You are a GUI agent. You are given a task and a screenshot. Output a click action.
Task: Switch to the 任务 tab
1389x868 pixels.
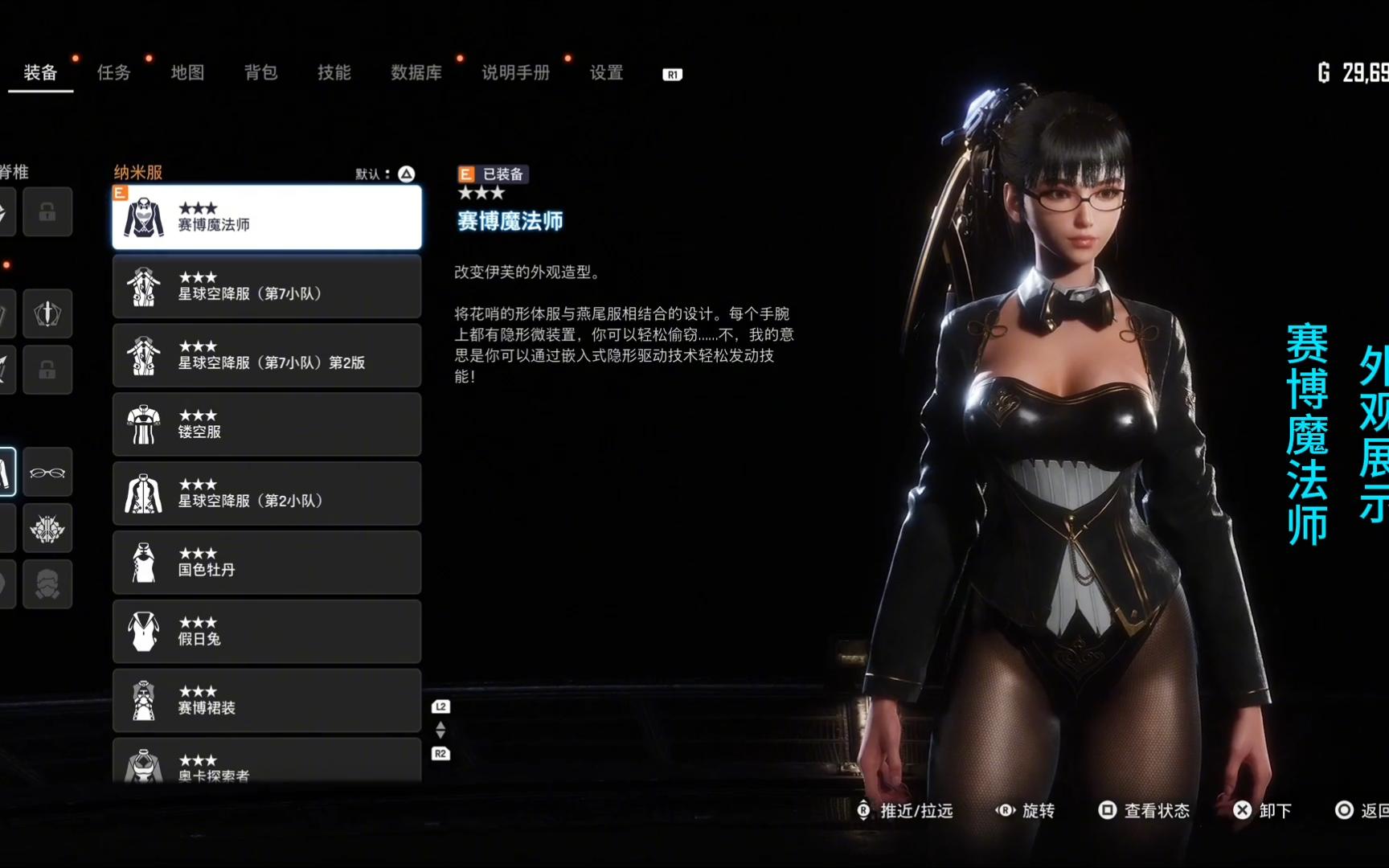click(x=113, y=73)
